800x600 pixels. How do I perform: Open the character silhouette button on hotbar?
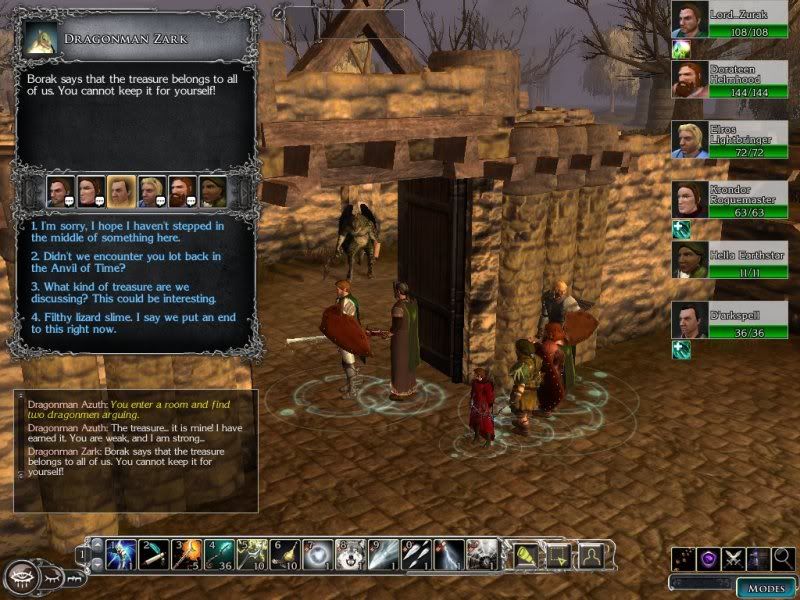[x=591, y=553]
